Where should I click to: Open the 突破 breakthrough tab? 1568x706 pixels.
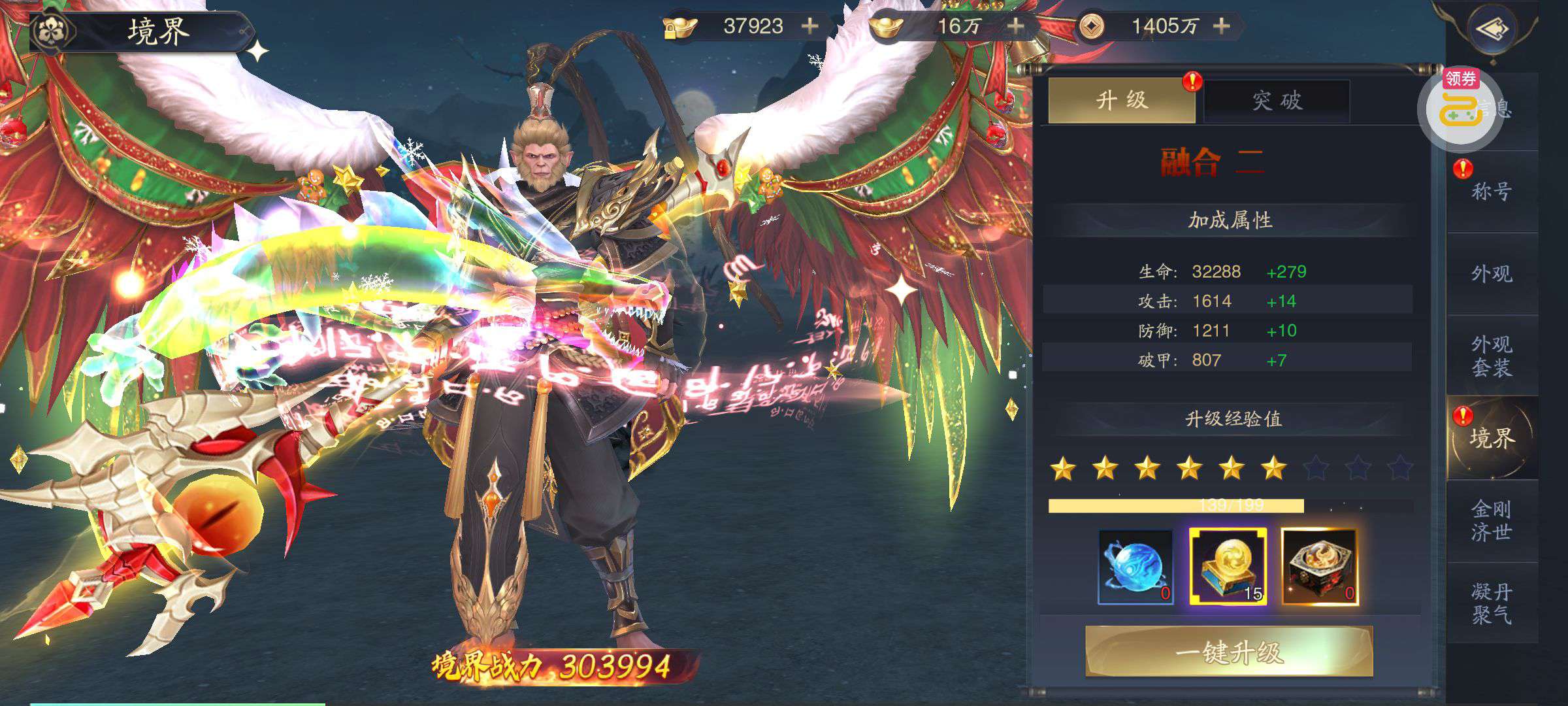[1277, 101]
